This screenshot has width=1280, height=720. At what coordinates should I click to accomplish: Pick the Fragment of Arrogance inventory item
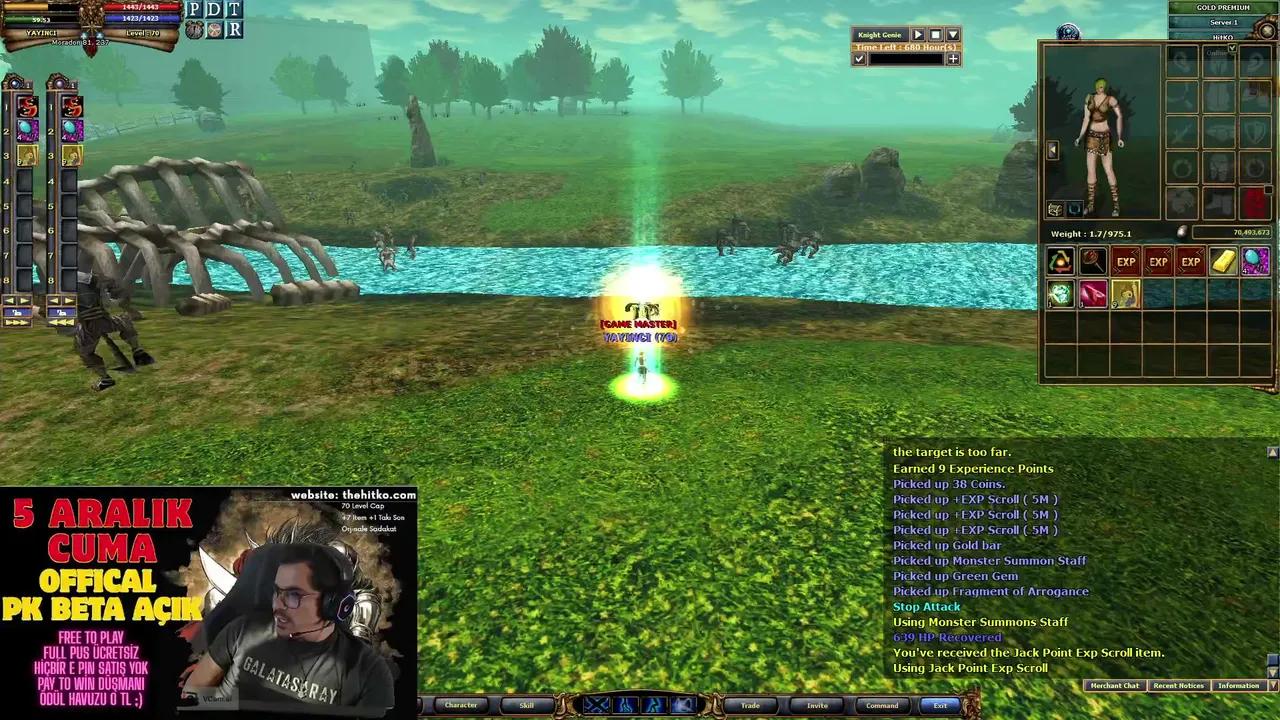tap(1092, 293)
